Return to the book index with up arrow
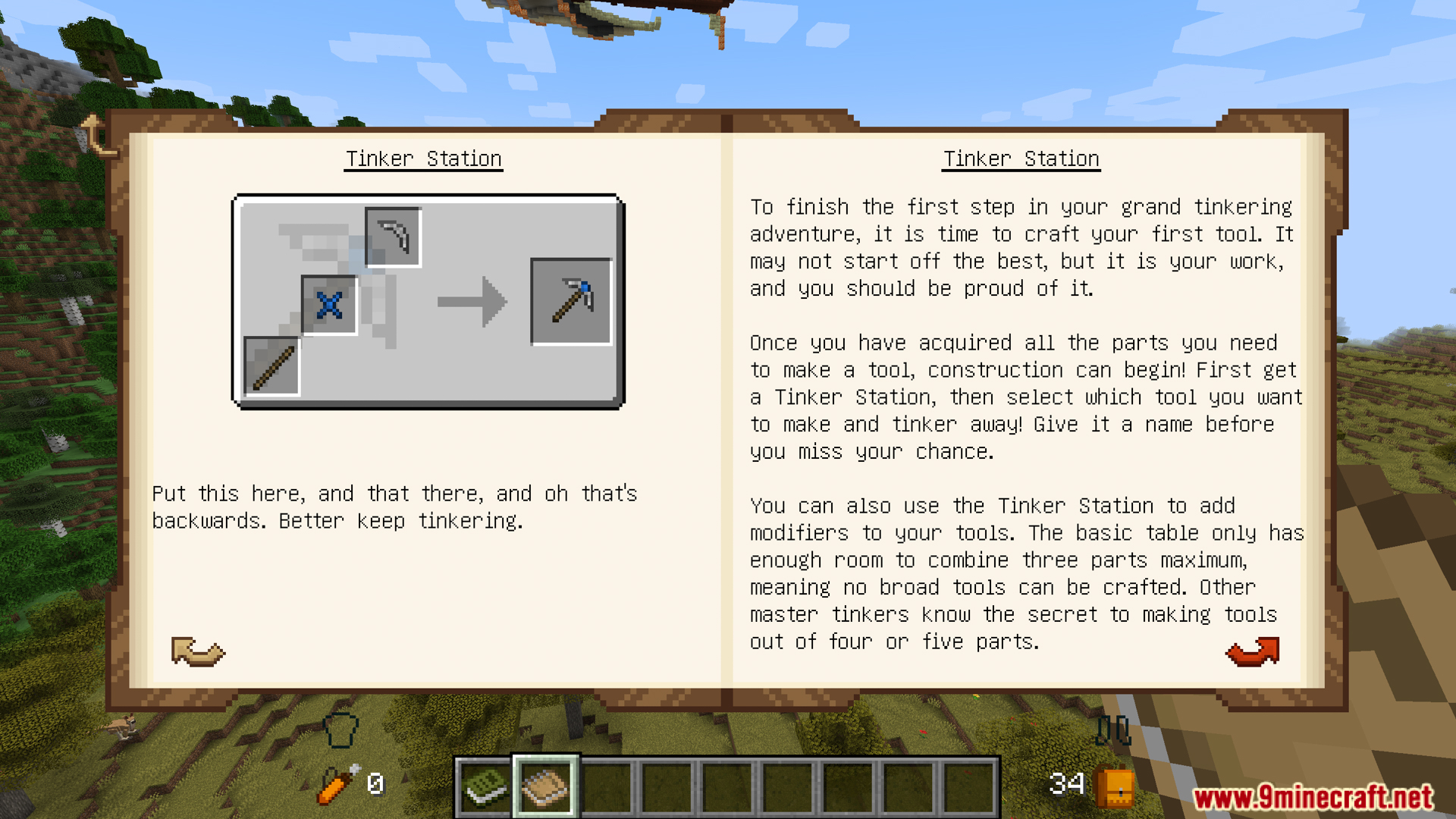Screen dimensions: 1456x819 (x=96, y=136)
